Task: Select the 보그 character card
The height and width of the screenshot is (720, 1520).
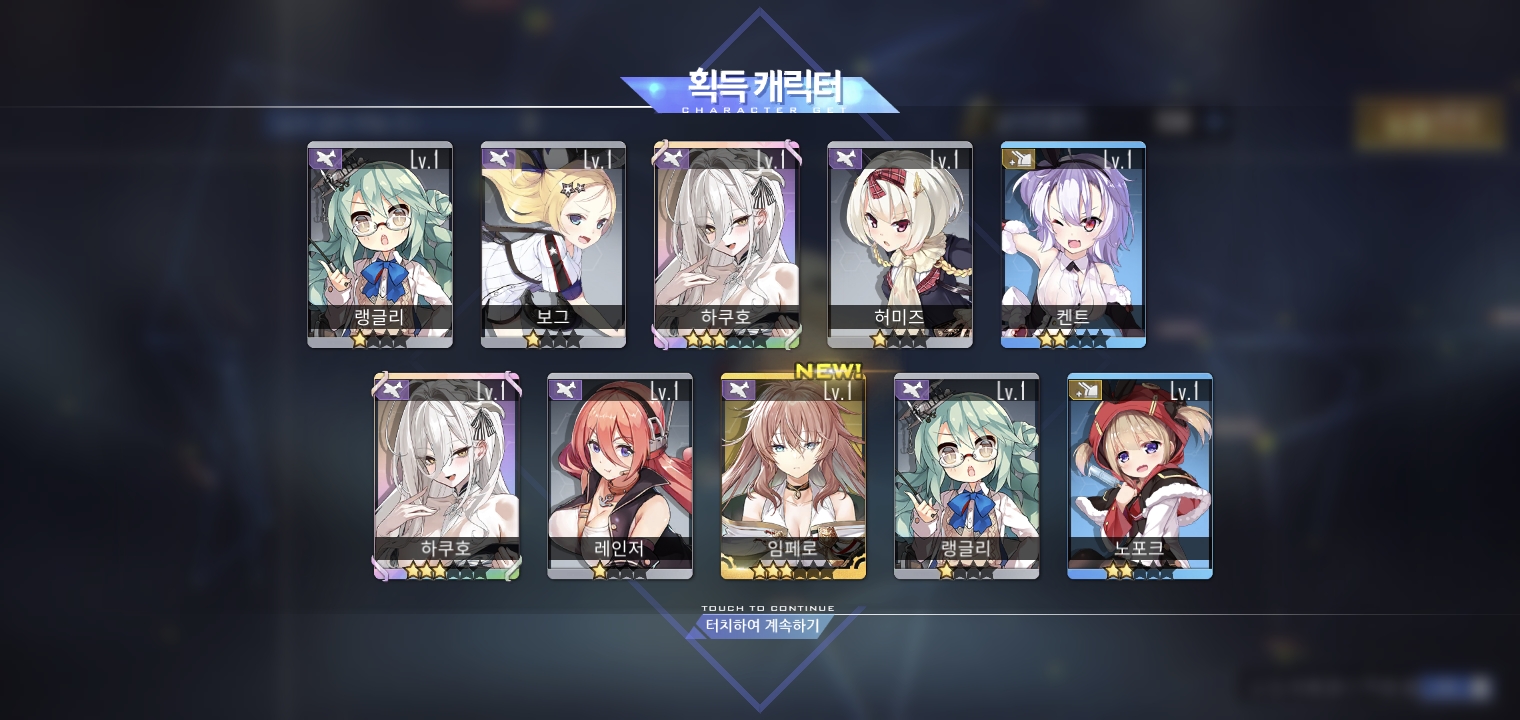Action: [x=553, y=244]
